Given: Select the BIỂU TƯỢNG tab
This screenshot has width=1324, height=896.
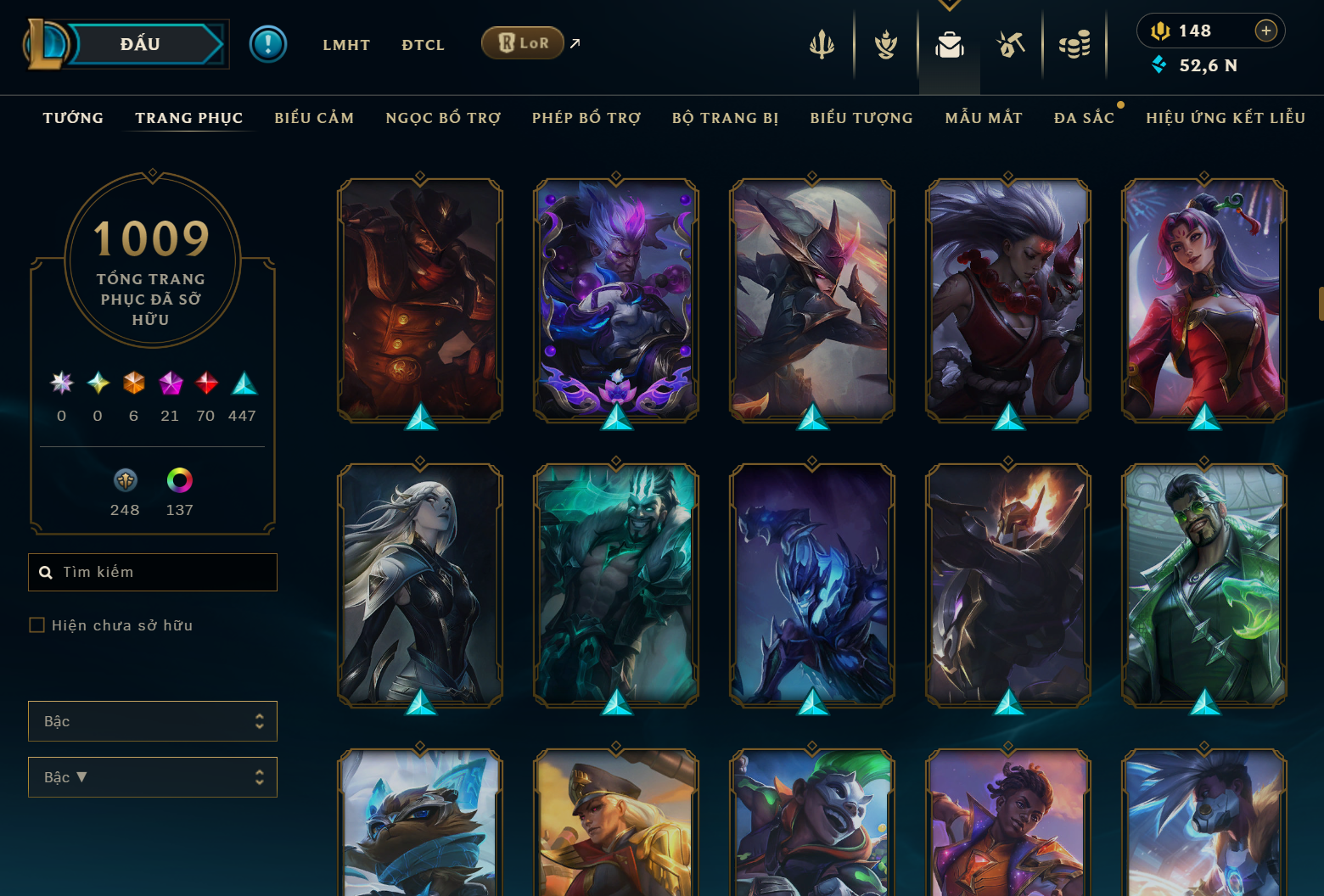Looking at the screenshot, I should click(861, 118).
